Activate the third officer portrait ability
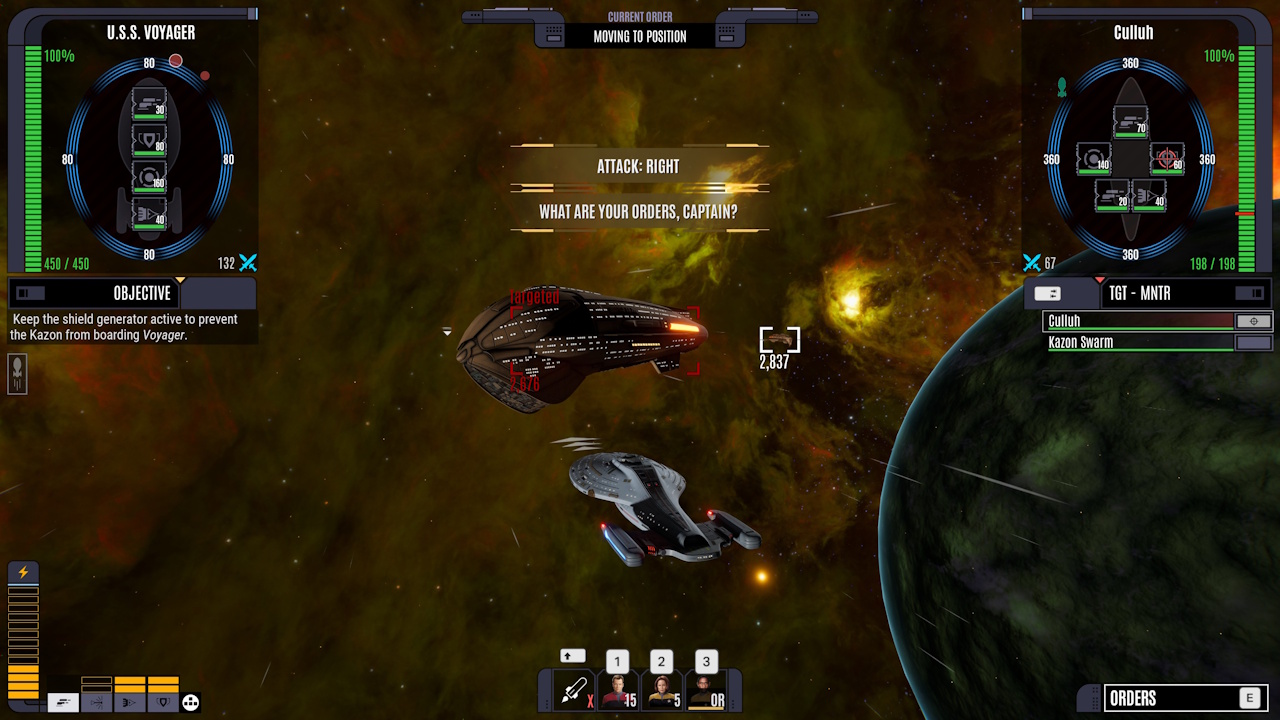This screenshot has width=1280, height=720. 706,690
